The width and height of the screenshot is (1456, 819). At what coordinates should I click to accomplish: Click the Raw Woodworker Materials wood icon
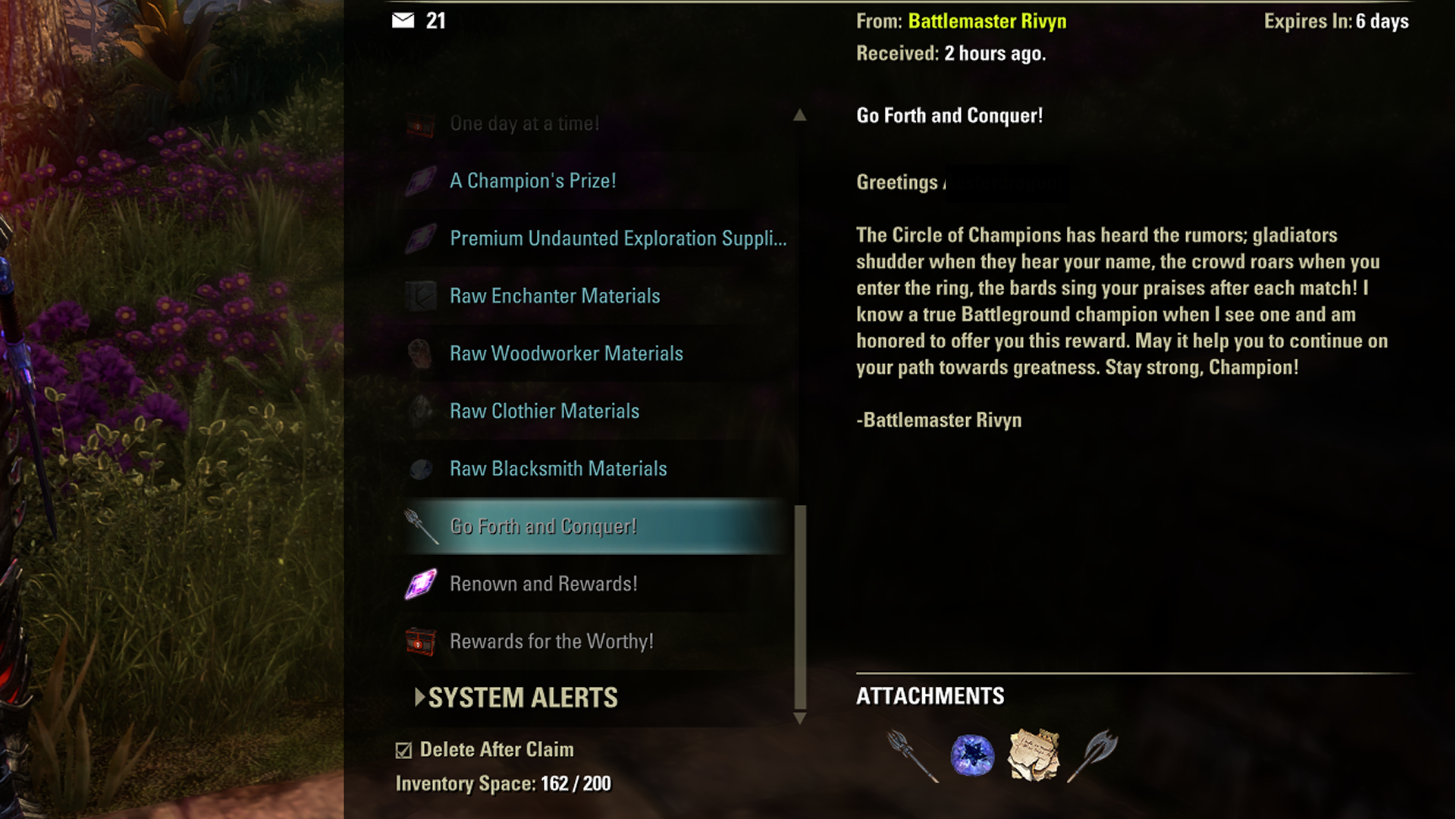click(419, 353)
